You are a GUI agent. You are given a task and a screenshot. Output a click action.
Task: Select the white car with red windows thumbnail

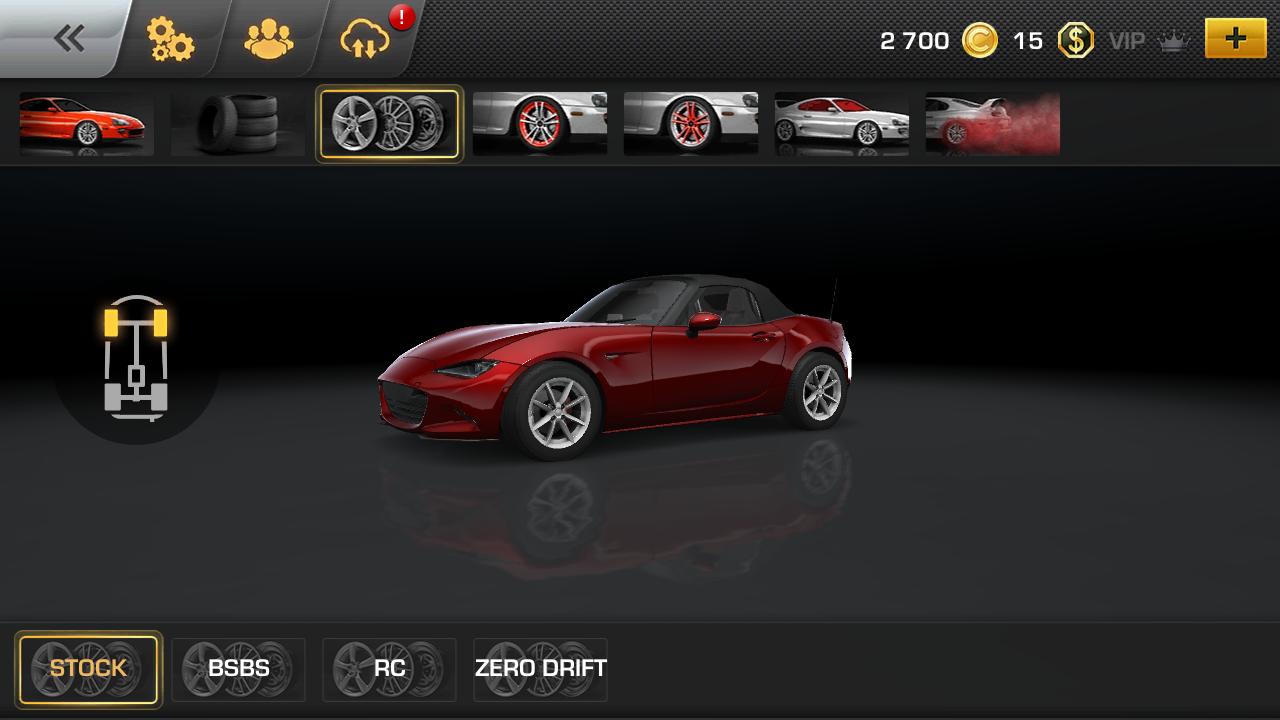[x=842, y=124]
